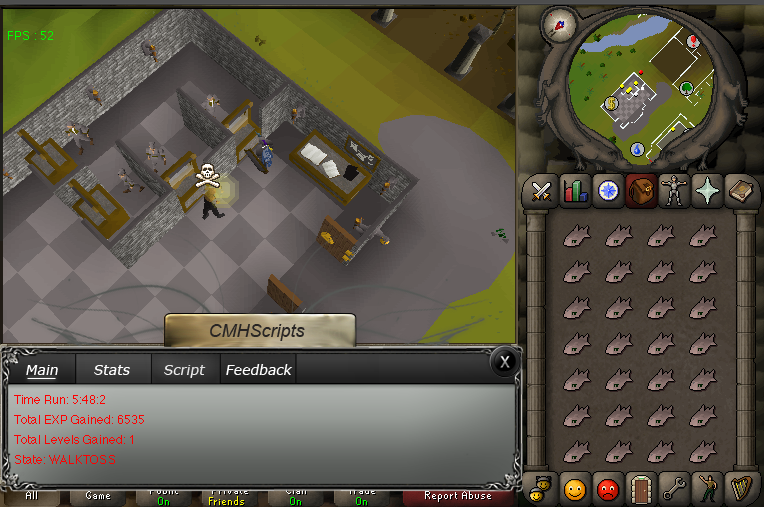Open the Prayer star tab
Viewport: 764px width, 507px height.
(x=707, y=190)
